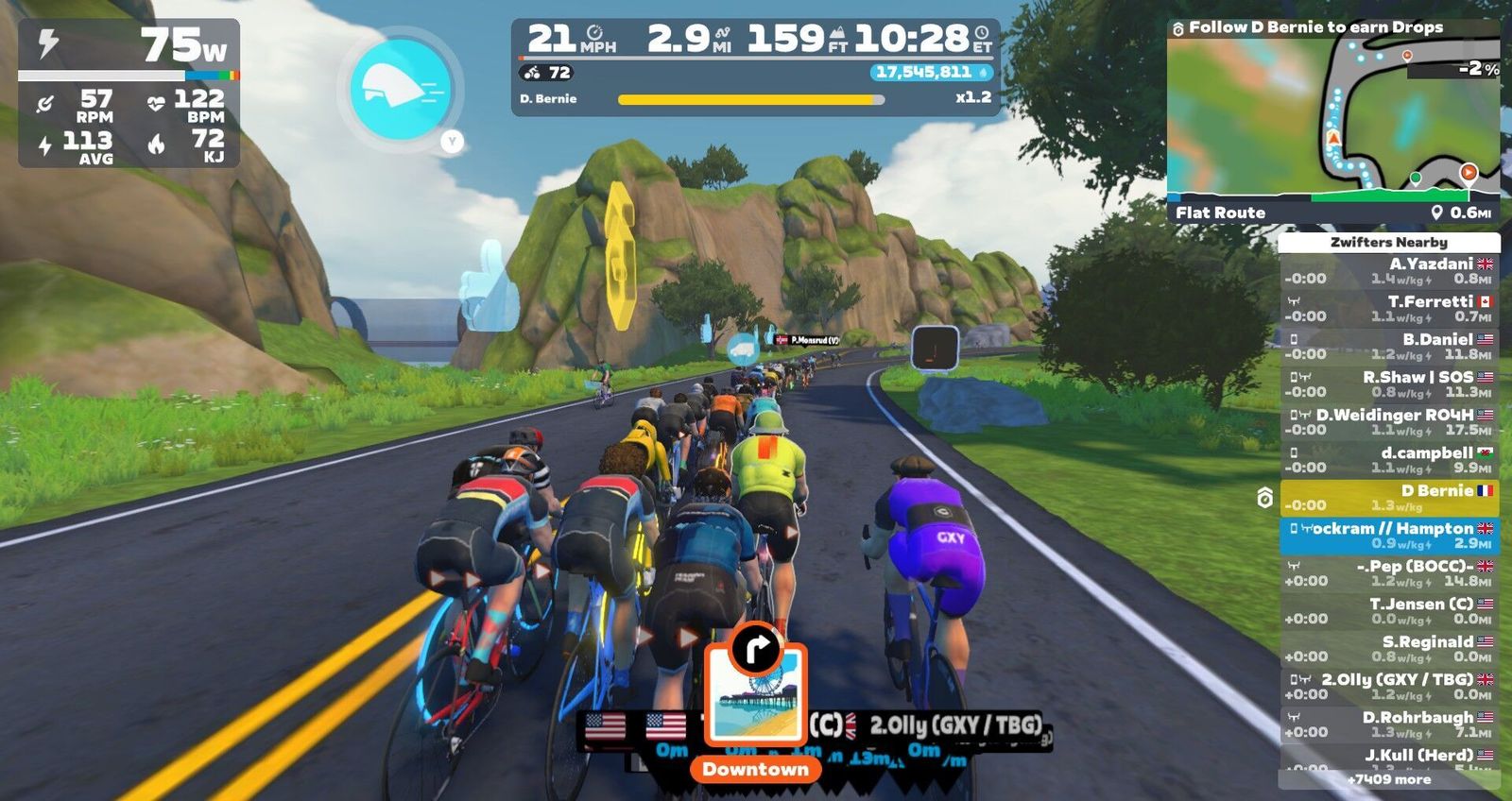The width and height of the screenshot is (1512, 801).
Task: Click the small toggle below the power-up
Action: point(452,142)
